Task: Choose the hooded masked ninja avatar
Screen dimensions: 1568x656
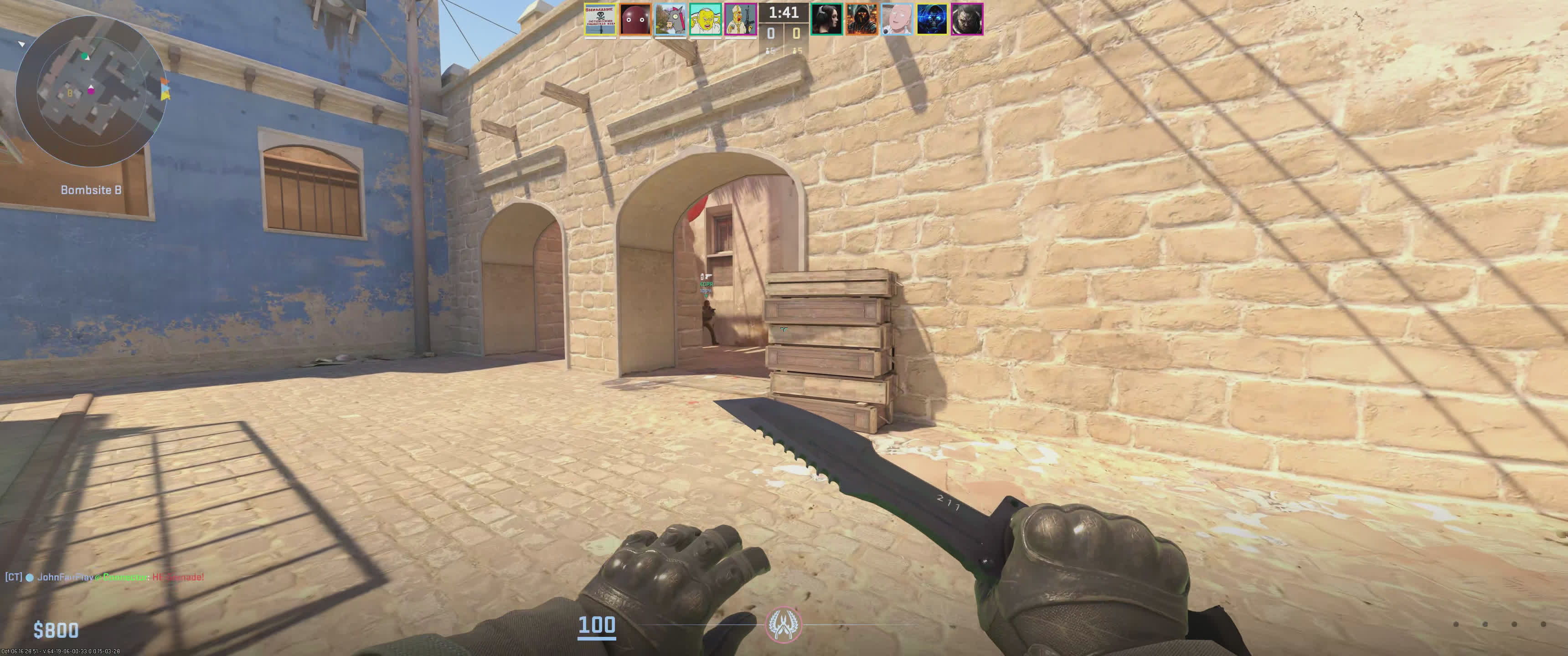Action: 862,20
